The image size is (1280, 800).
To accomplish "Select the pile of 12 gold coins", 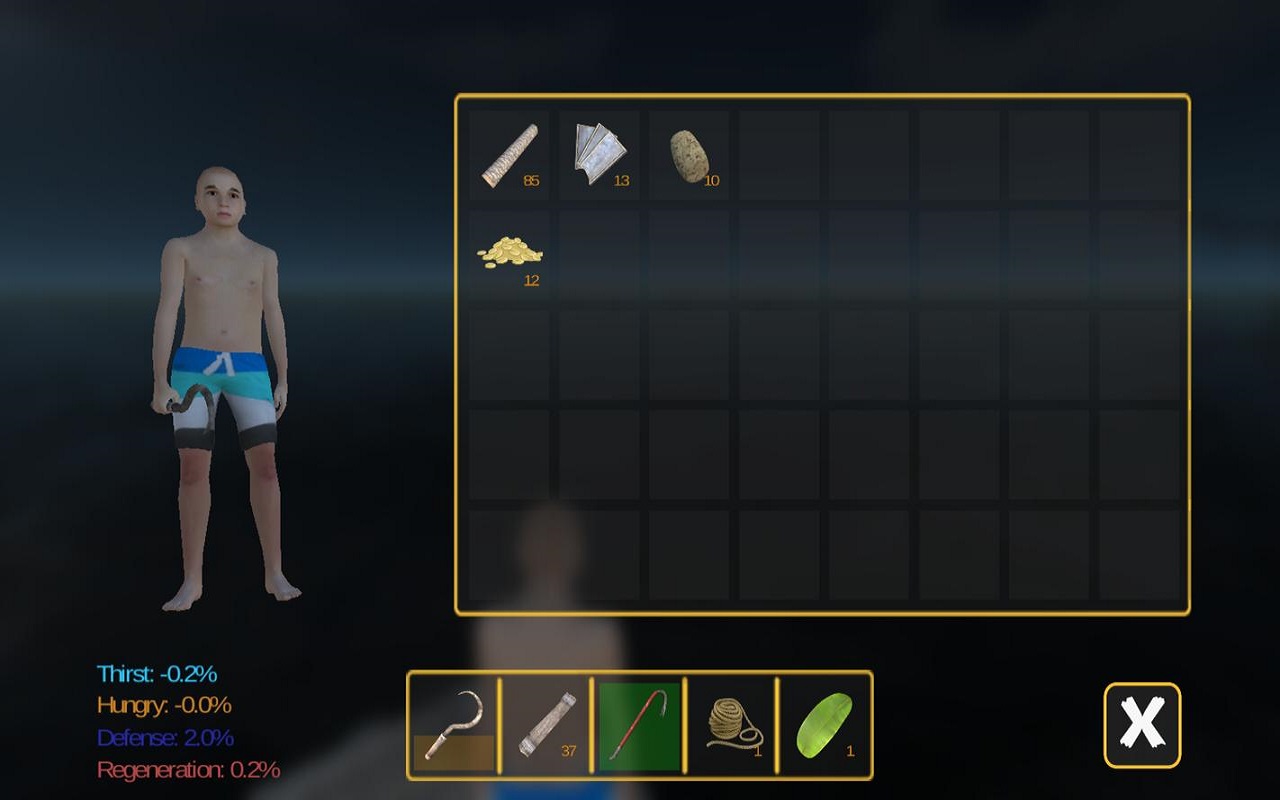I will point(512,252).
